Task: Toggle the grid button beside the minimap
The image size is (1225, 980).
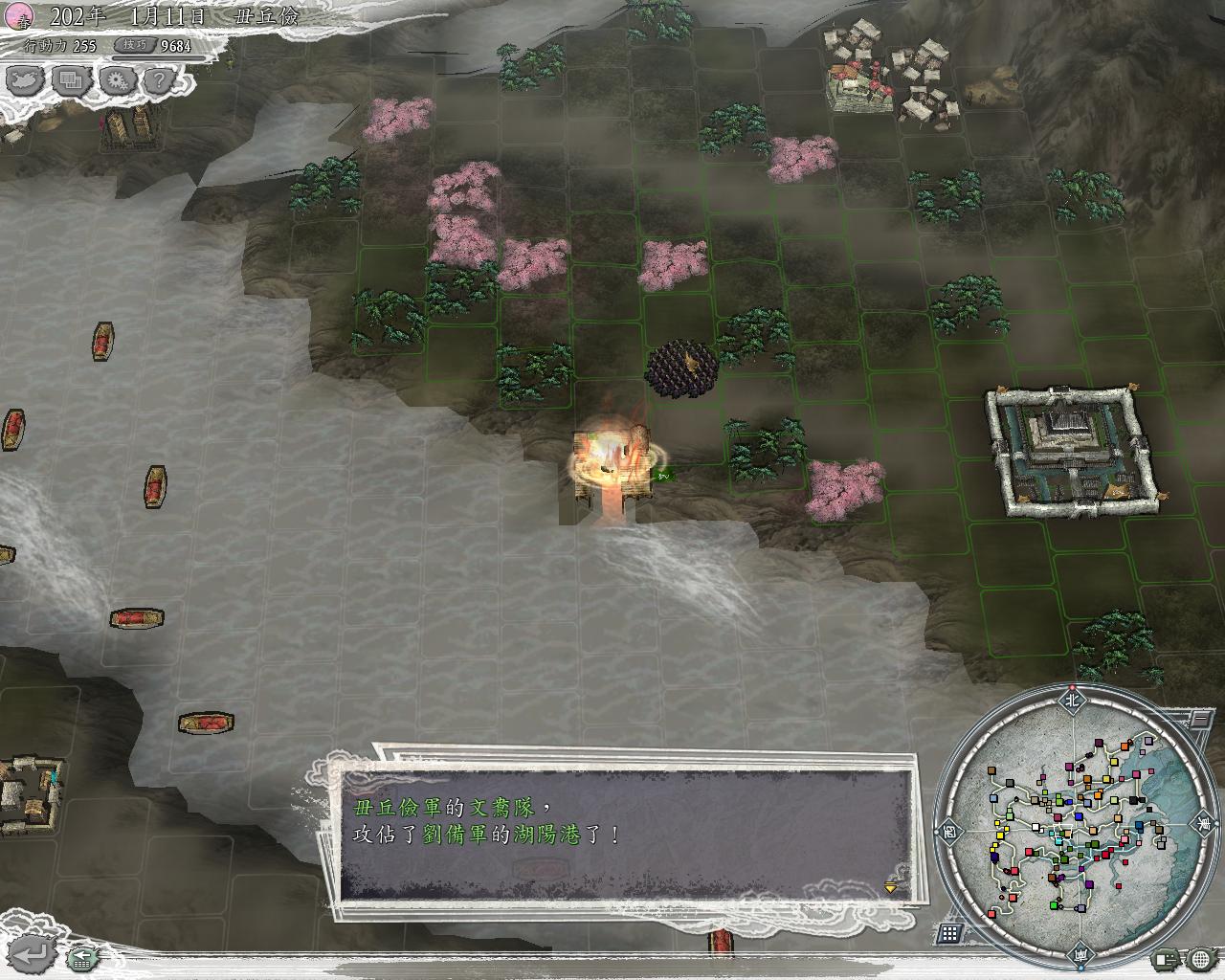Action: pyautogui.click(x=950, y=933)
